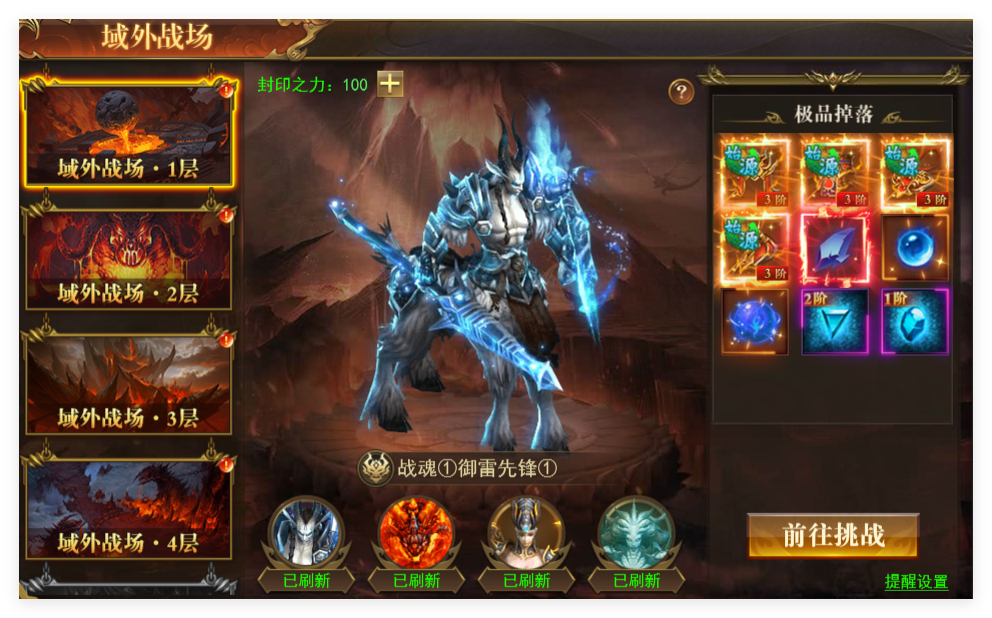Switch to 域外战场 · 2层 floor
The image size is (992, 618).
(x=129, y=260)
